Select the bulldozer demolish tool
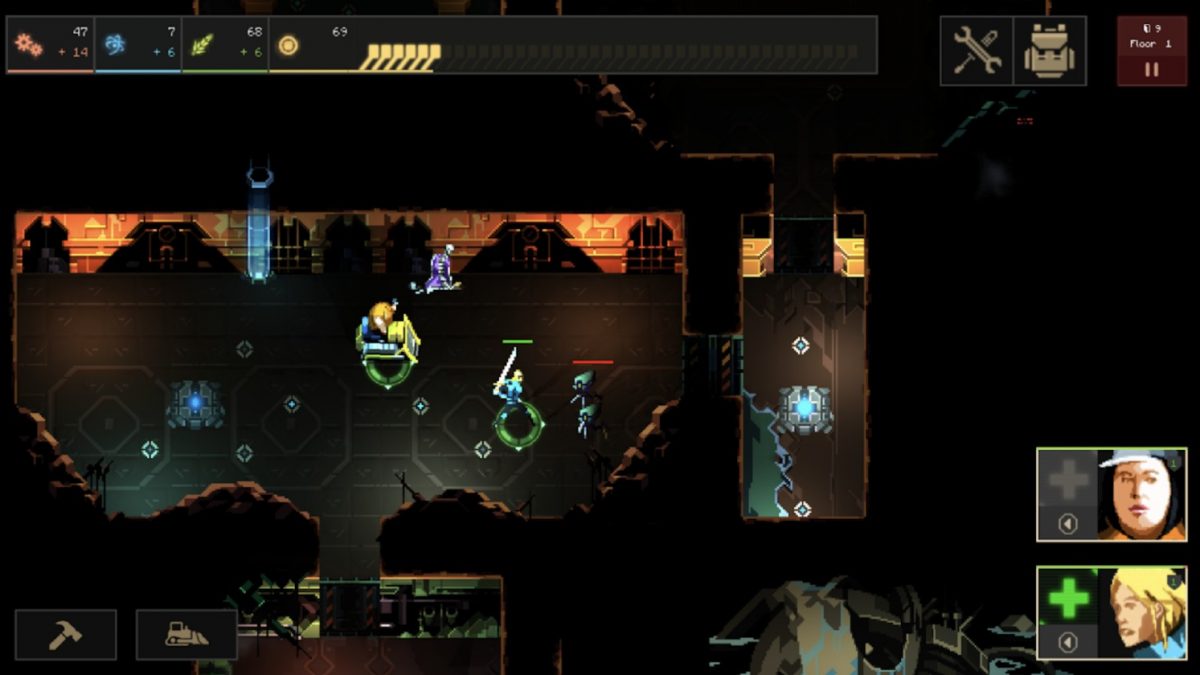The width and height of the screenshot is (1200, 675). coord(187,635)
